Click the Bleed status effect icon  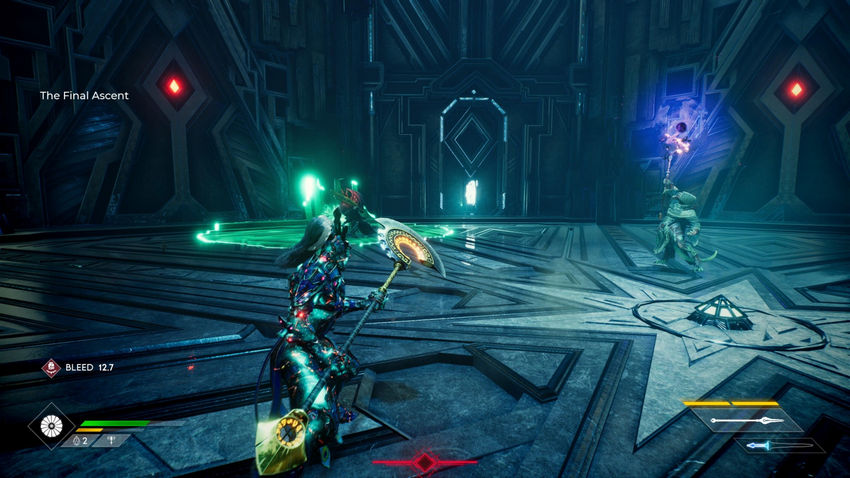point(50,367)
